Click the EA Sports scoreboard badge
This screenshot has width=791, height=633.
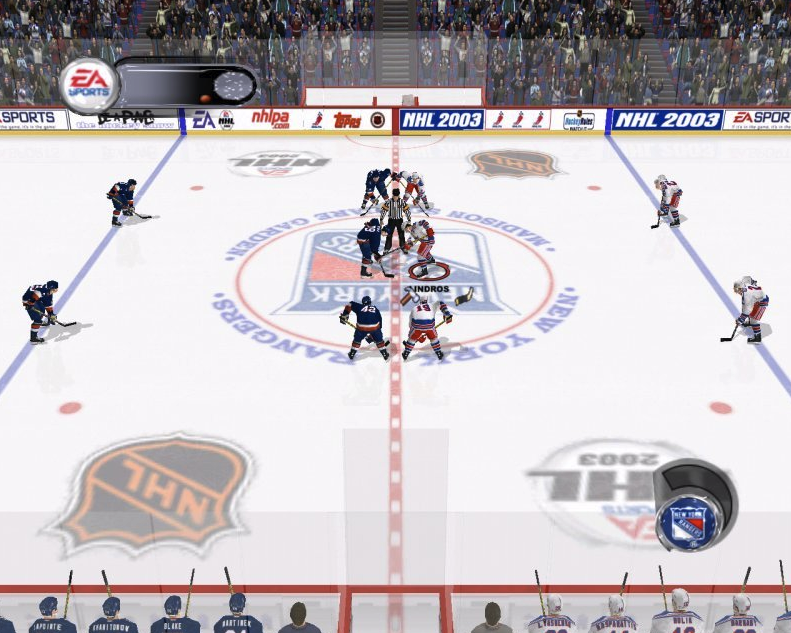coord(89,86)
